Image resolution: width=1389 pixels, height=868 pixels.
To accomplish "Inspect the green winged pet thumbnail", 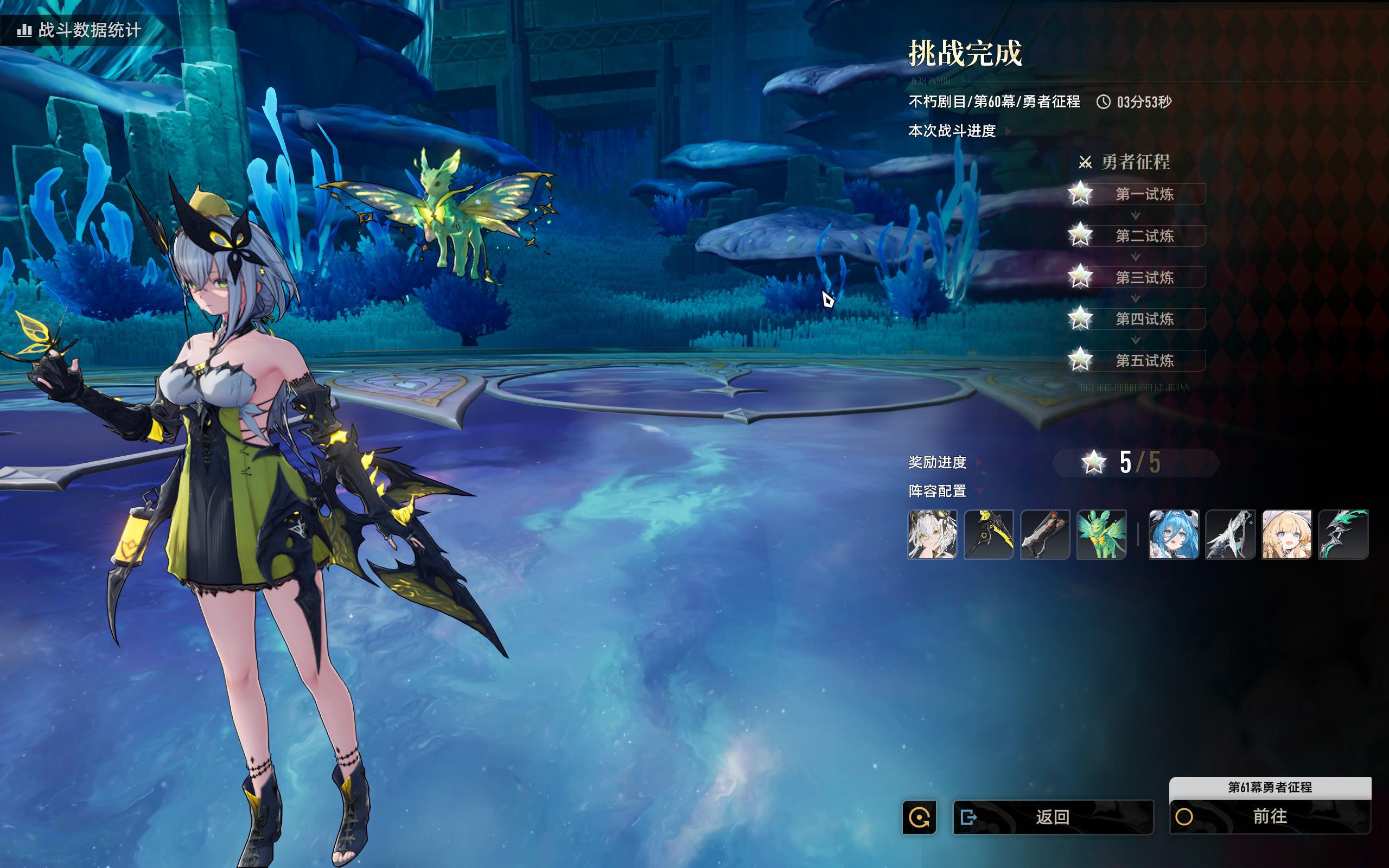I will [1101, 534].
